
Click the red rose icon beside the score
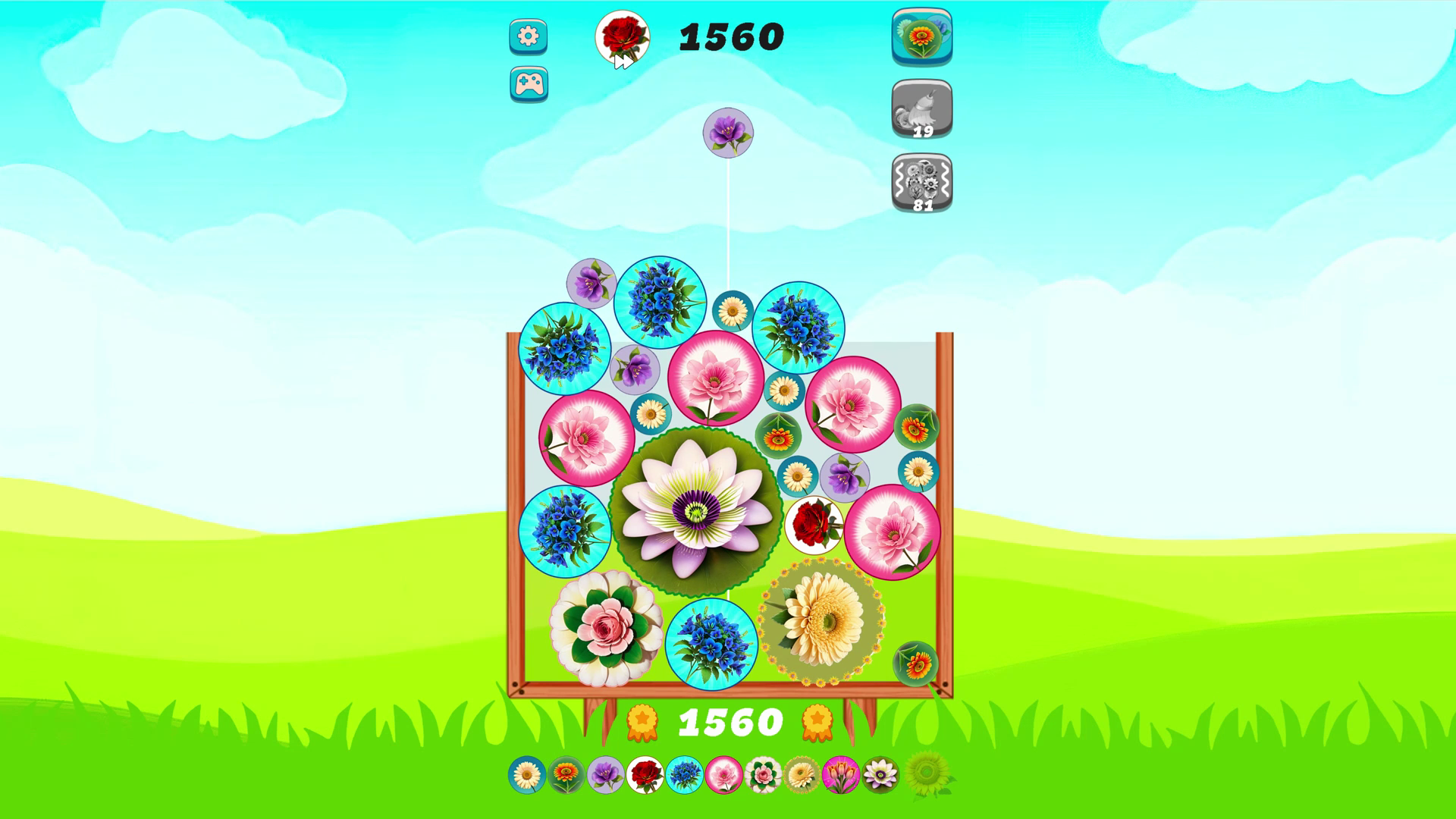click(622, 36)
